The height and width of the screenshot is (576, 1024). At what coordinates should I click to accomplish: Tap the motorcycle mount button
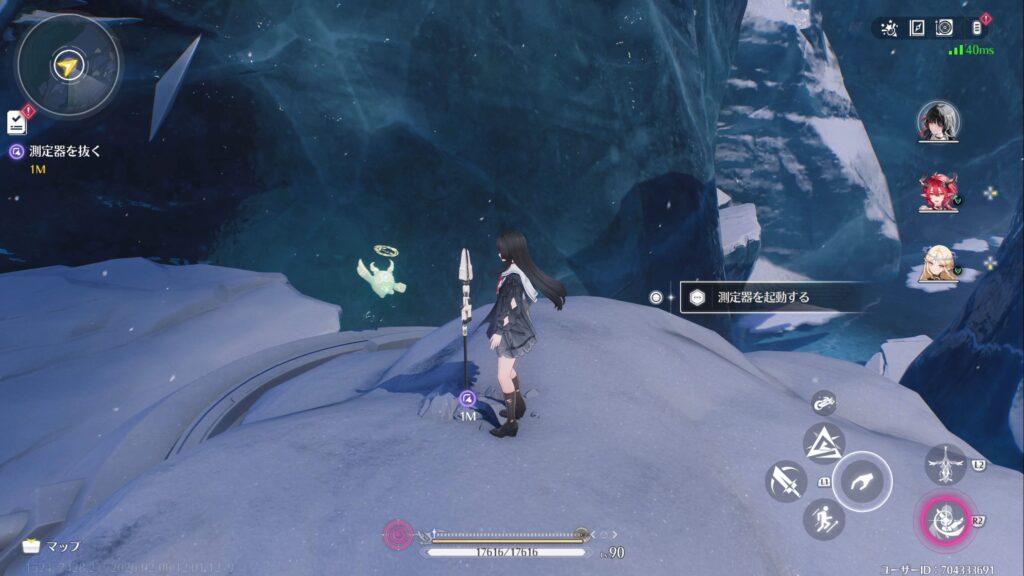click(824, 402)
